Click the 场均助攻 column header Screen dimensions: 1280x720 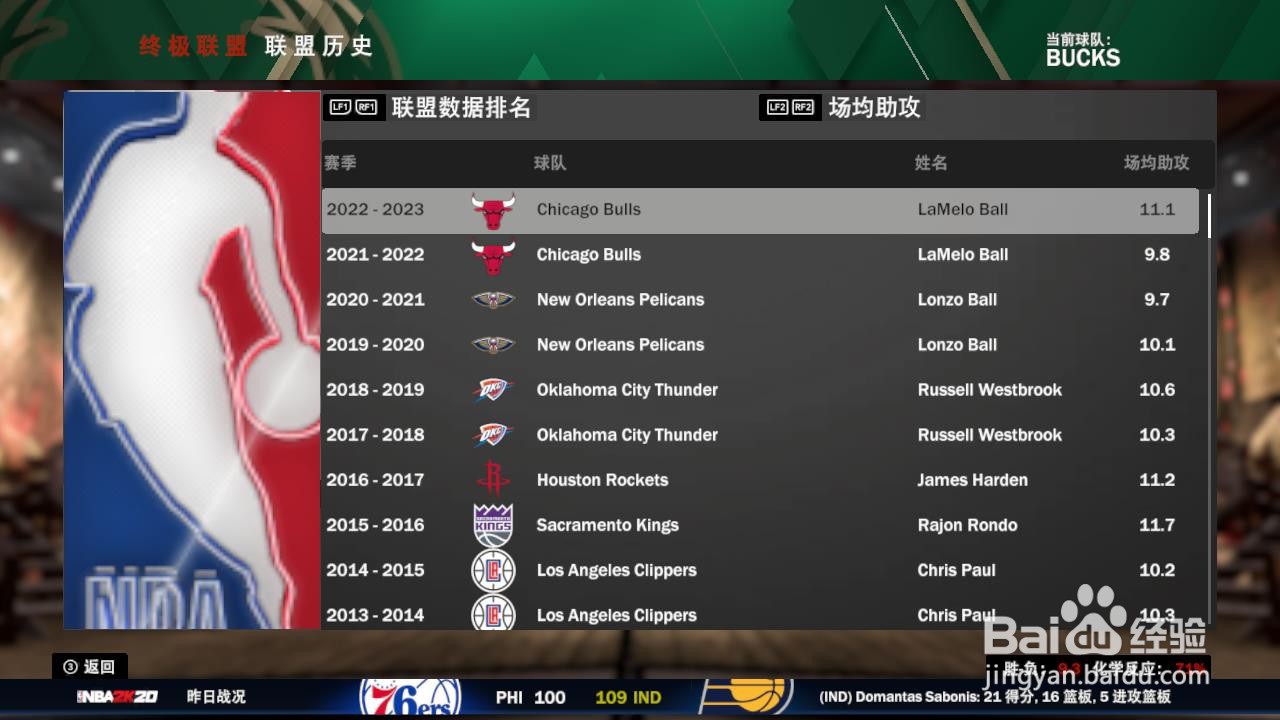1158,163
